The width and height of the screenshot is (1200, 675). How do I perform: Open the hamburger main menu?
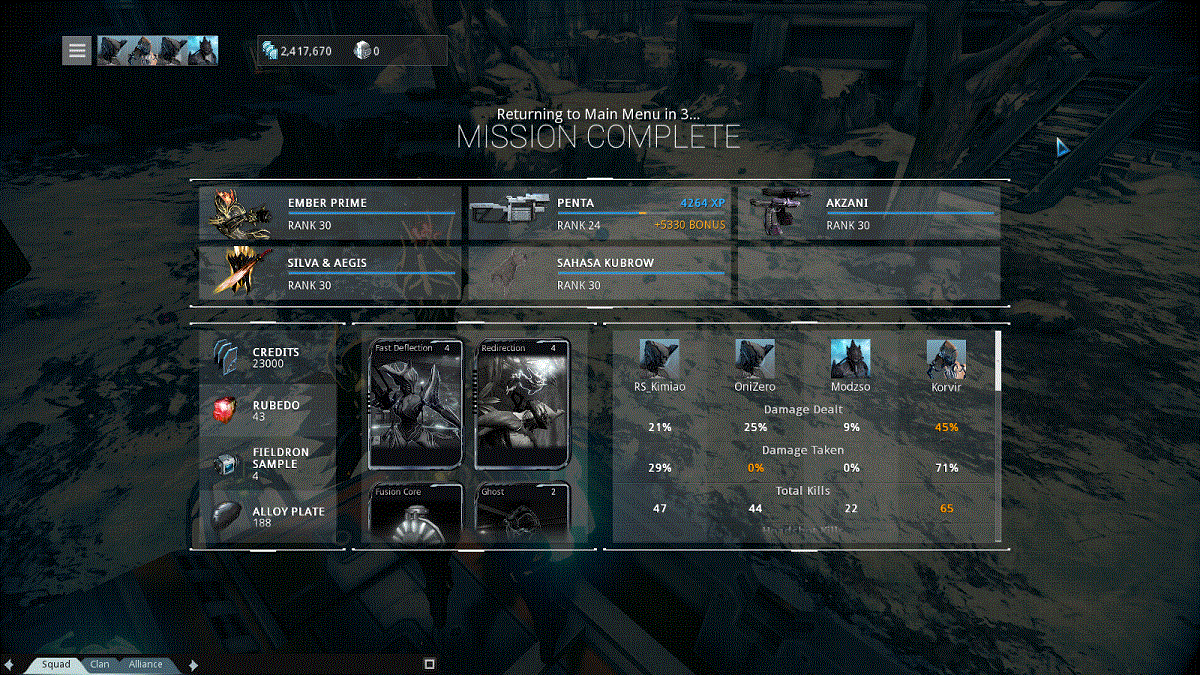click(77, 50)
